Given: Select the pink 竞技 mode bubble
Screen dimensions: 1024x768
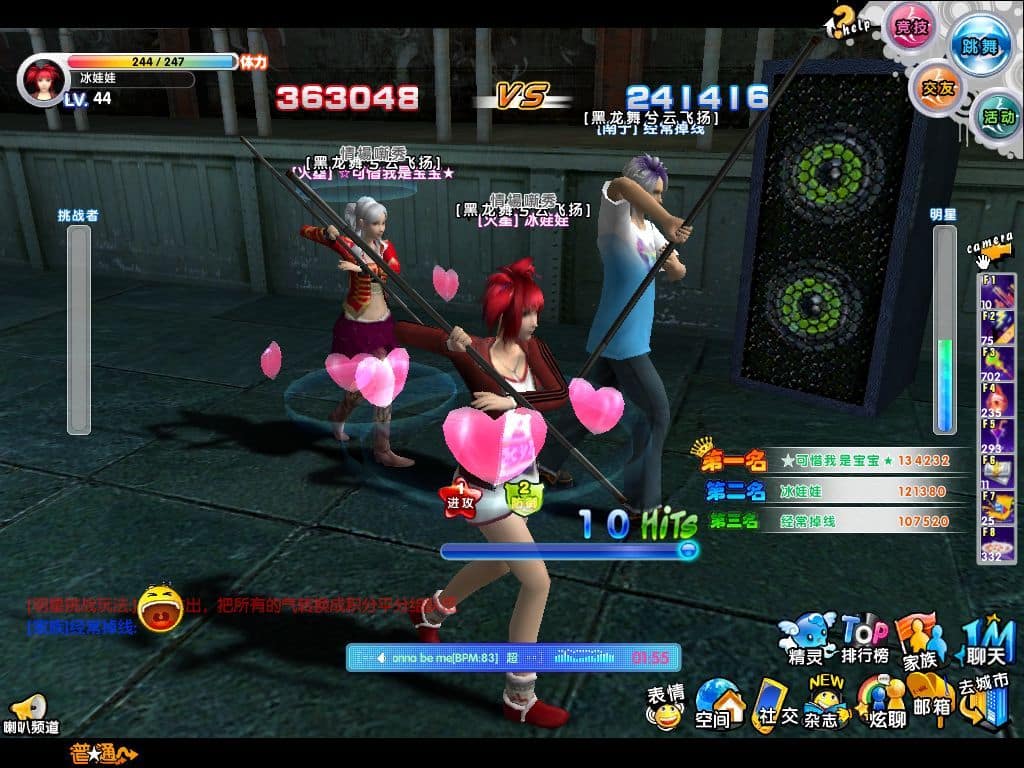Looking at the screenshot, I should (909, 26).
